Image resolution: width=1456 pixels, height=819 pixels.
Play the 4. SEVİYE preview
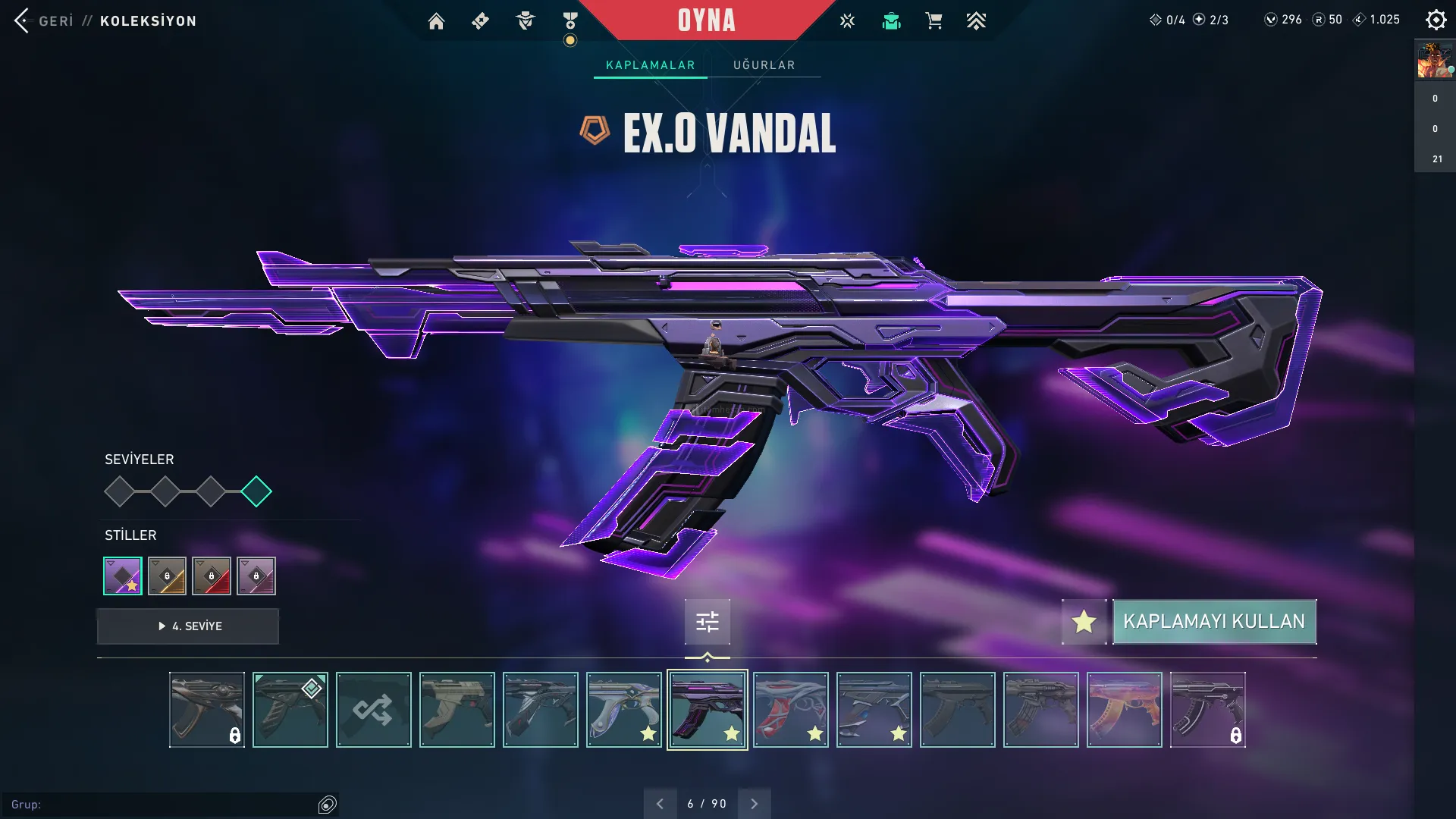pos(188,626)
